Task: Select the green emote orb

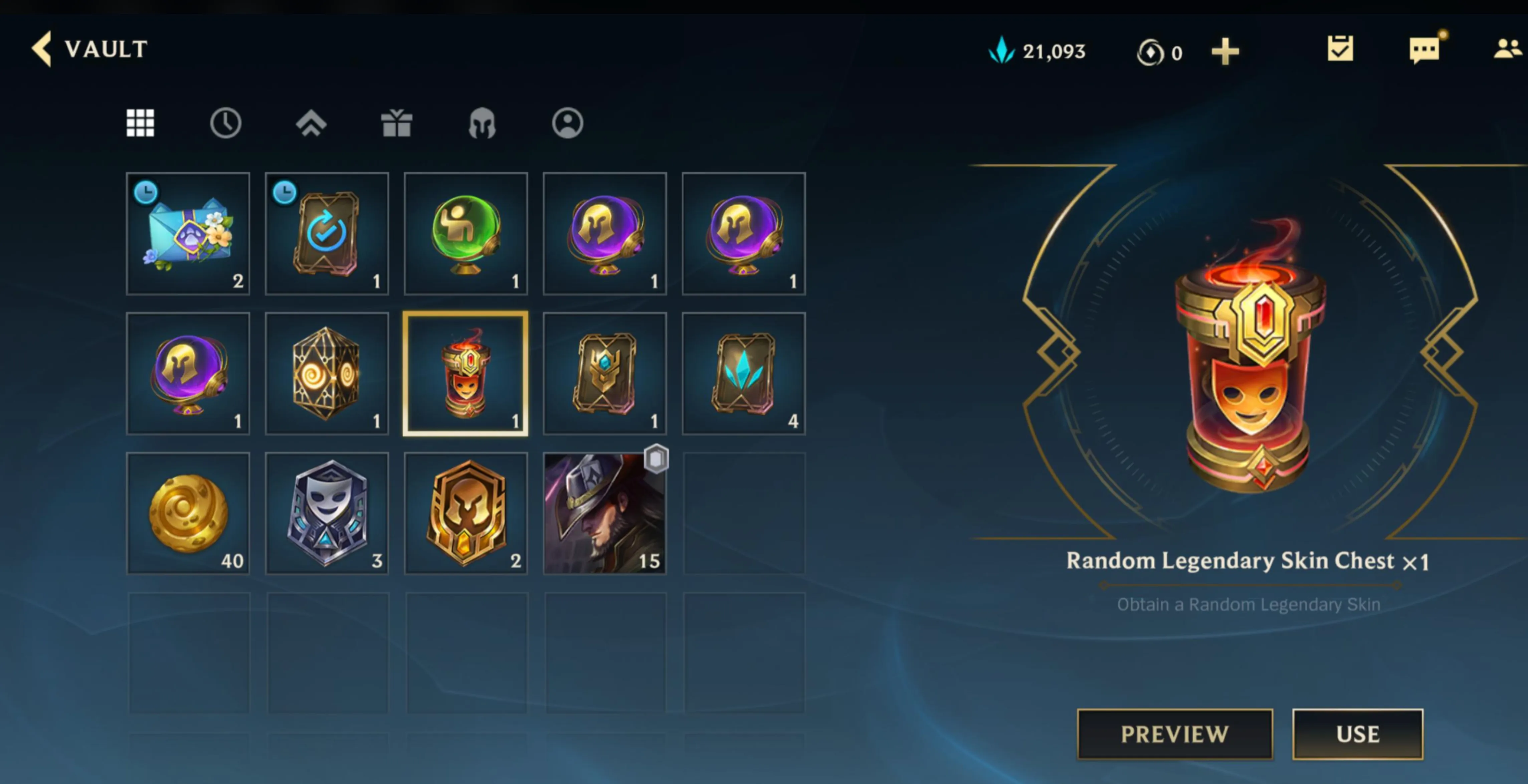Action: [465, 234]
